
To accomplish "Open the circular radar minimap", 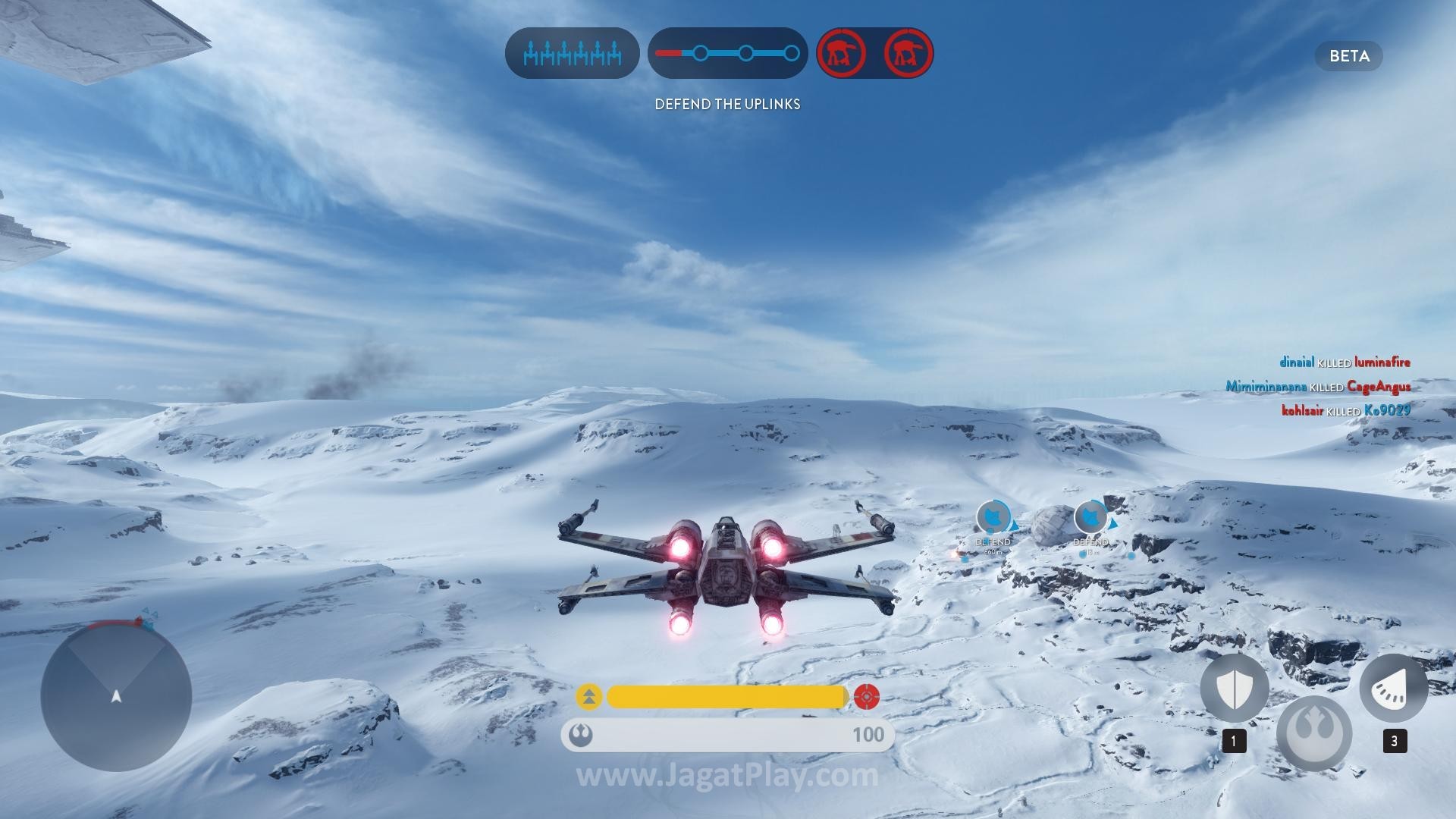I will 116,695.
